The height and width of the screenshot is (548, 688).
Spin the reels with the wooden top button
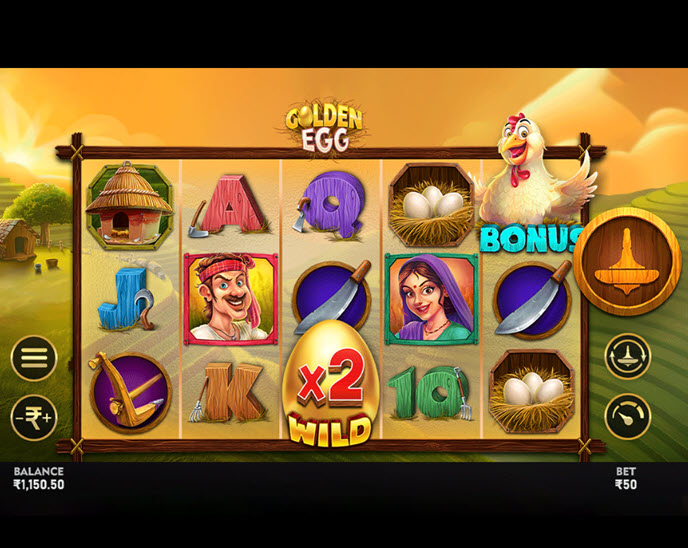[x=627, y=262]
